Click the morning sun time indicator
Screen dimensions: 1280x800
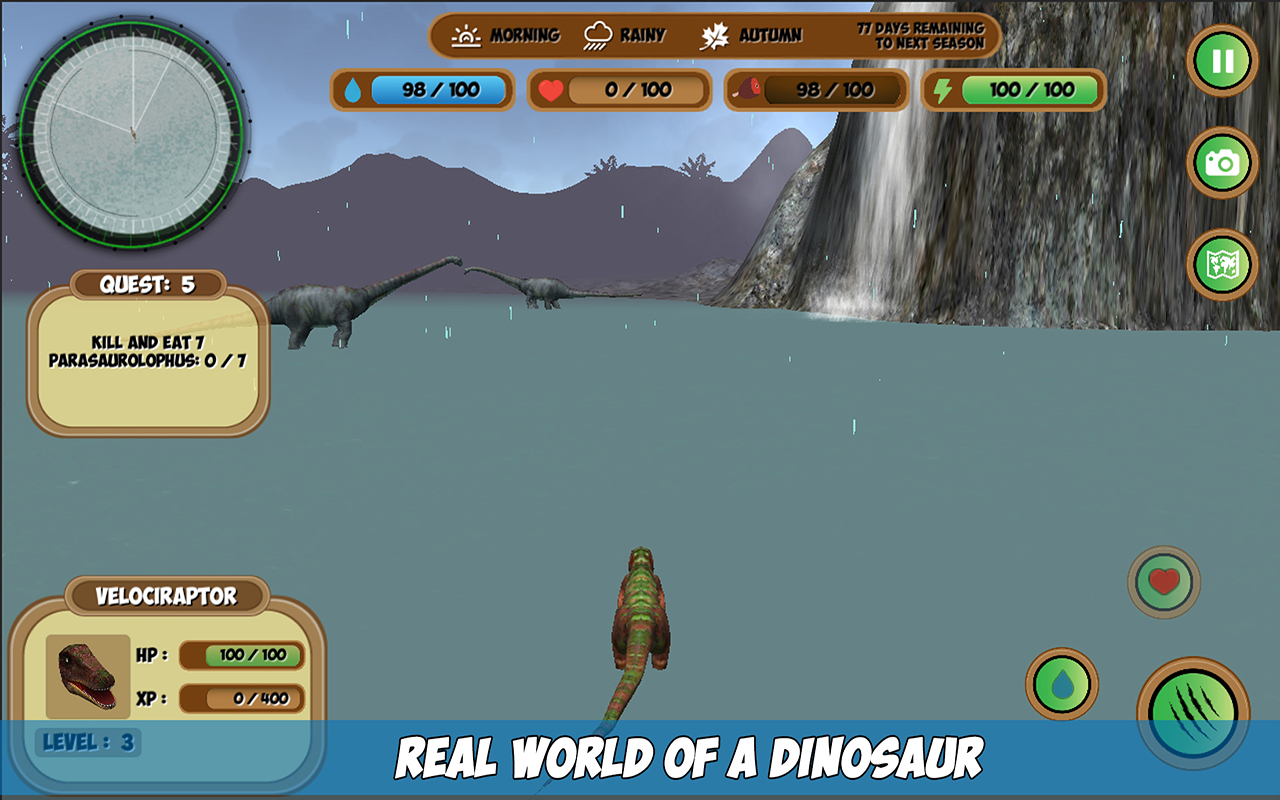point(465,33)
